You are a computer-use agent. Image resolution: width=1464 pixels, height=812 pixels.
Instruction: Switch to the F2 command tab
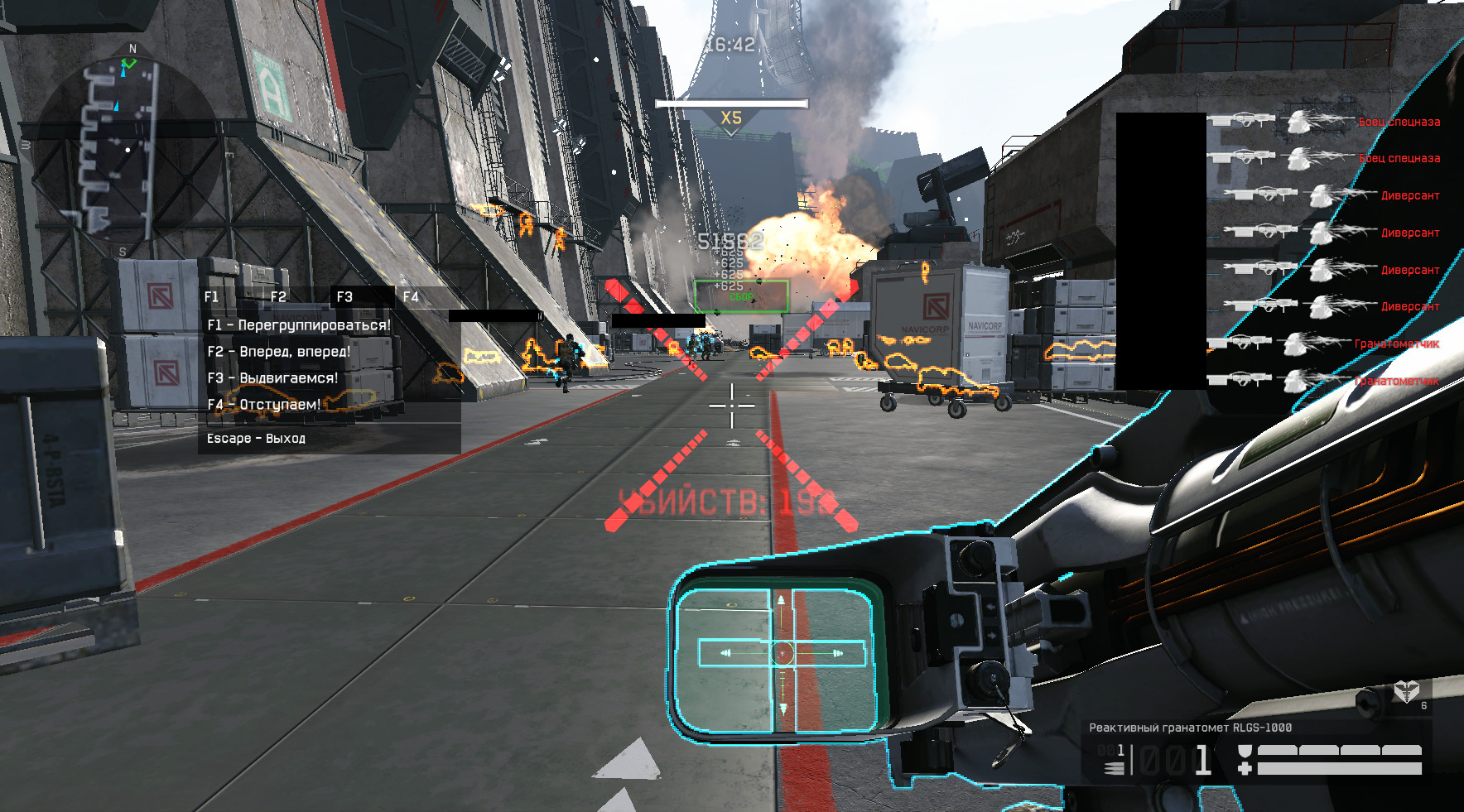(278, 296)
